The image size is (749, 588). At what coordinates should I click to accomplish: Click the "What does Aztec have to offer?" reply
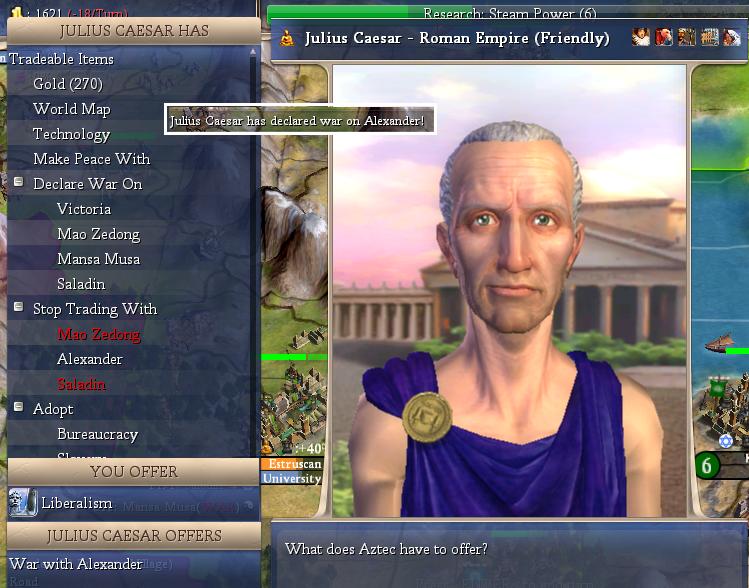[x=386, y=549]
